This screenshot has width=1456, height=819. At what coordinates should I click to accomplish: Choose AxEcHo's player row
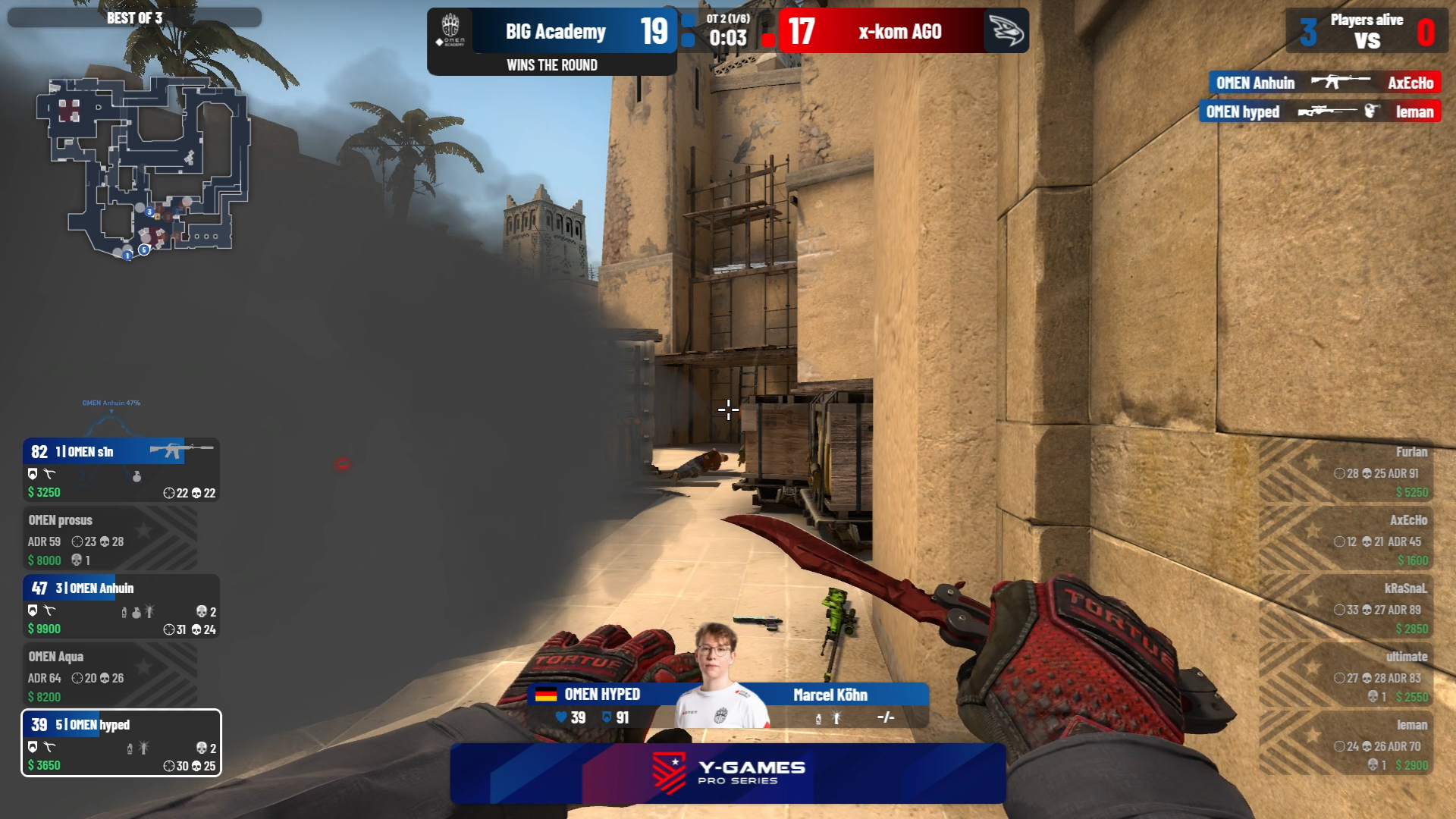coord(1357,539)
